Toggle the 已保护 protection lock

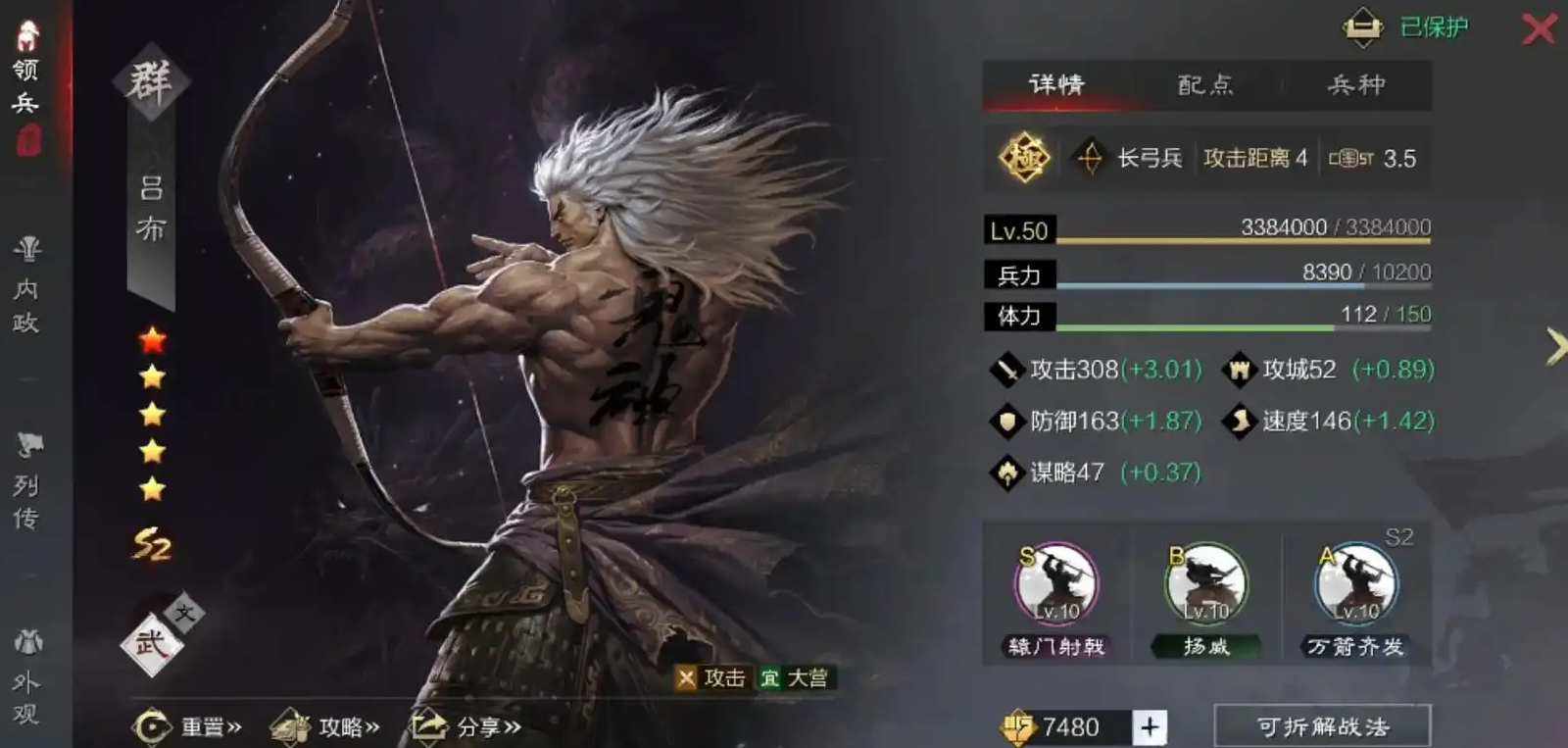1363,27
